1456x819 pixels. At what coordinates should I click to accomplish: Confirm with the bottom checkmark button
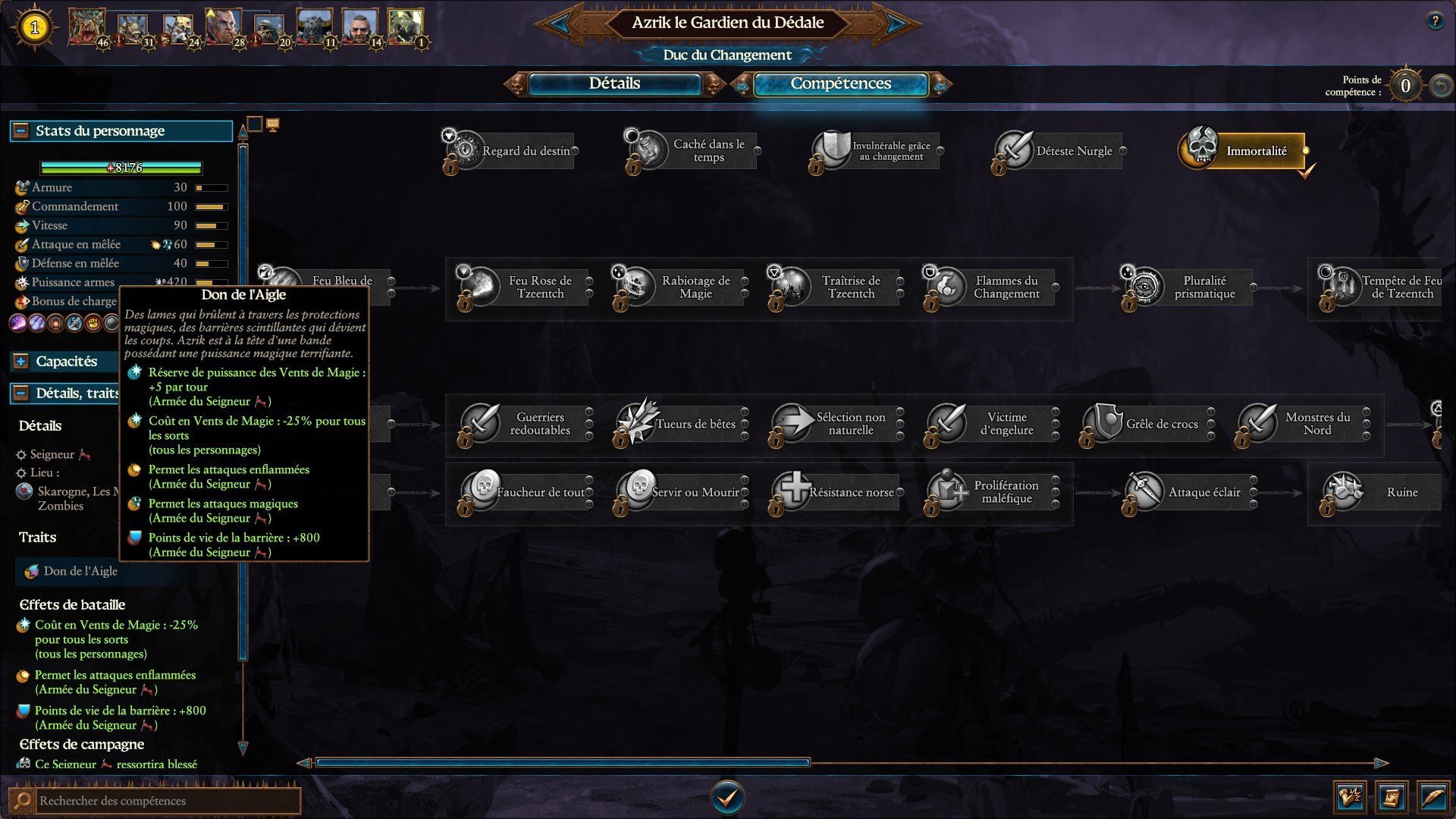point(727,797)
